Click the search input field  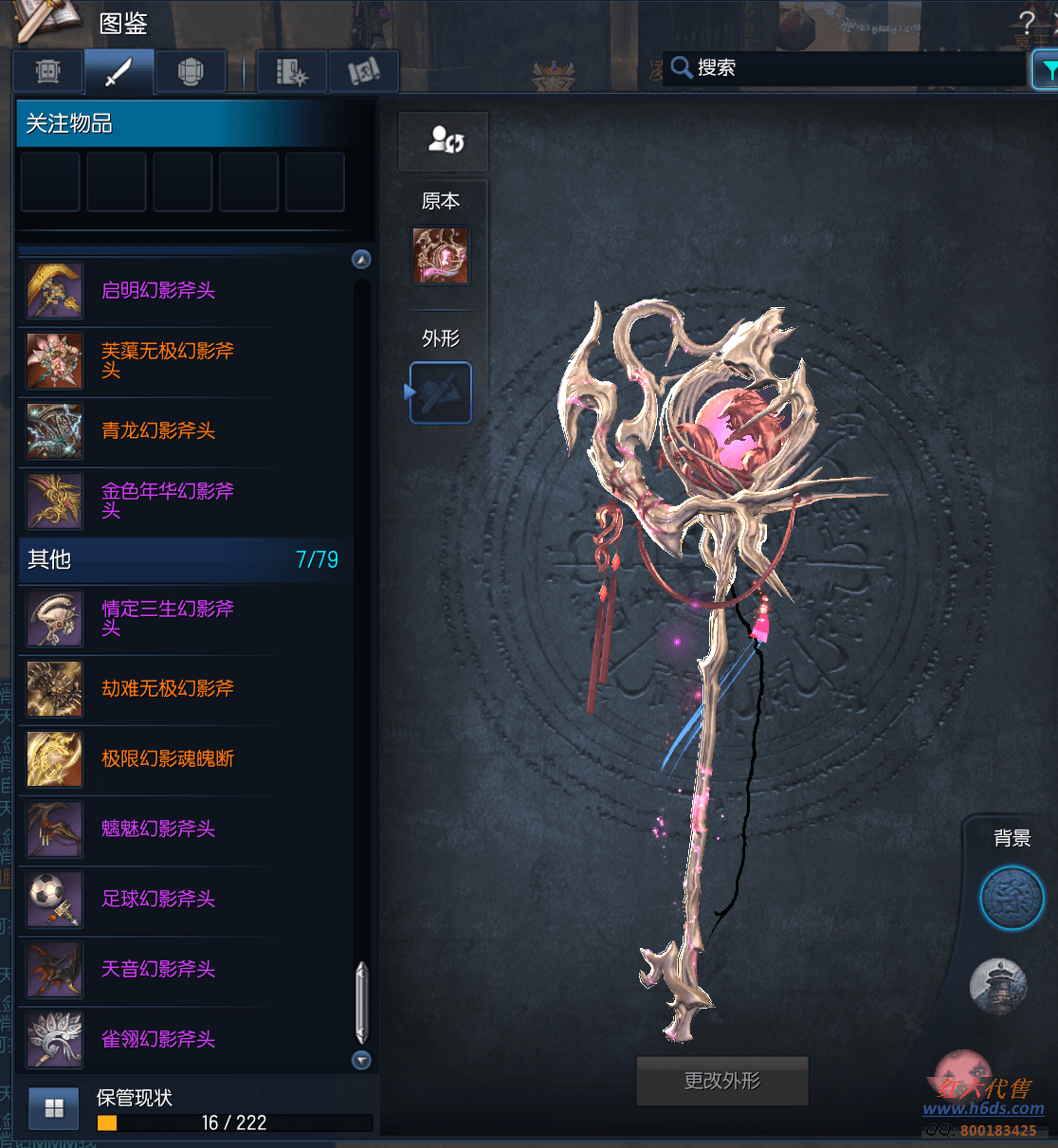pos(853,68)
